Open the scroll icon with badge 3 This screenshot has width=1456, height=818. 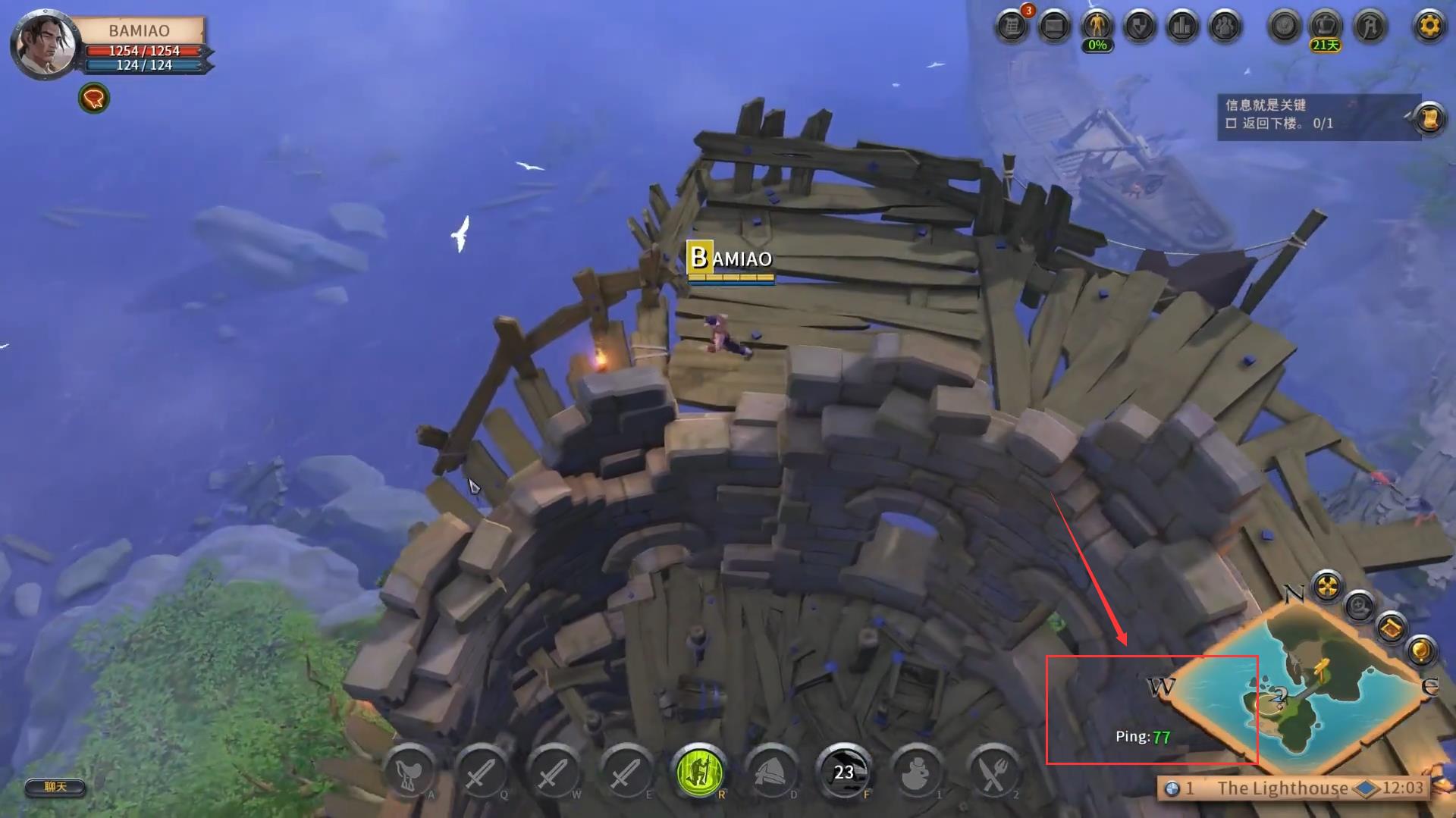click(1012, 27)
